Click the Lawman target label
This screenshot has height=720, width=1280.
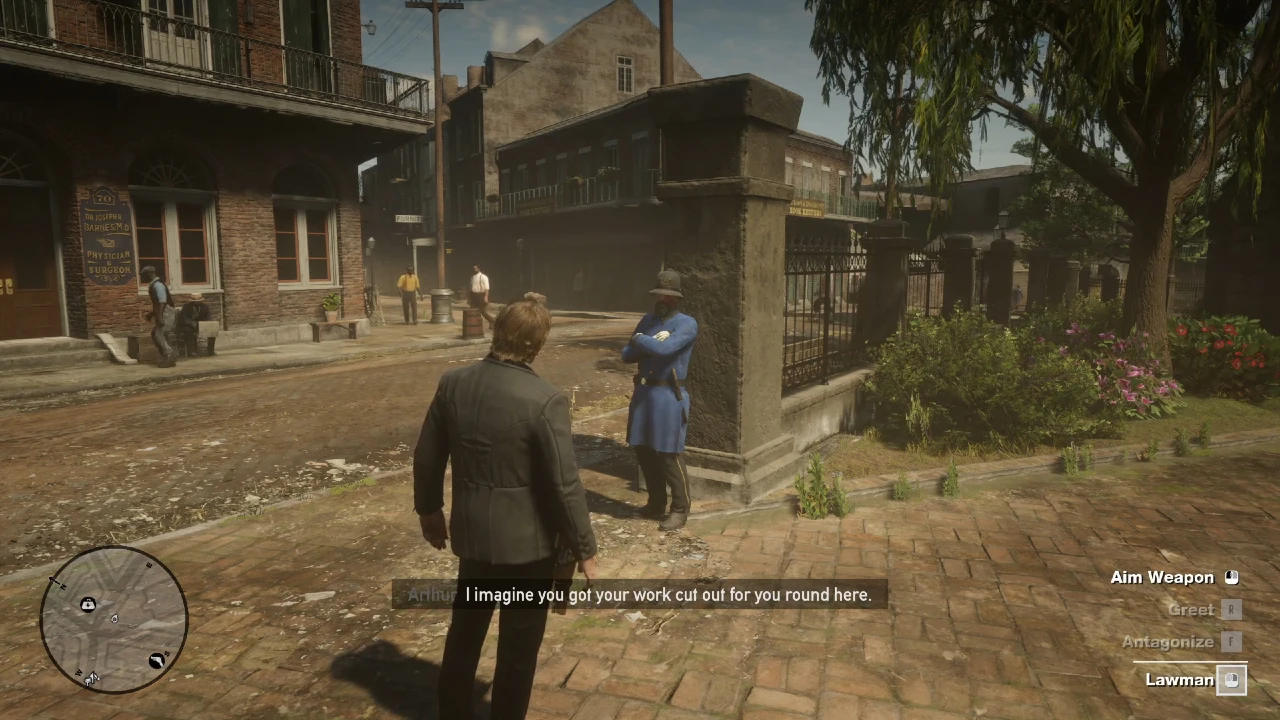[1179, 680]
